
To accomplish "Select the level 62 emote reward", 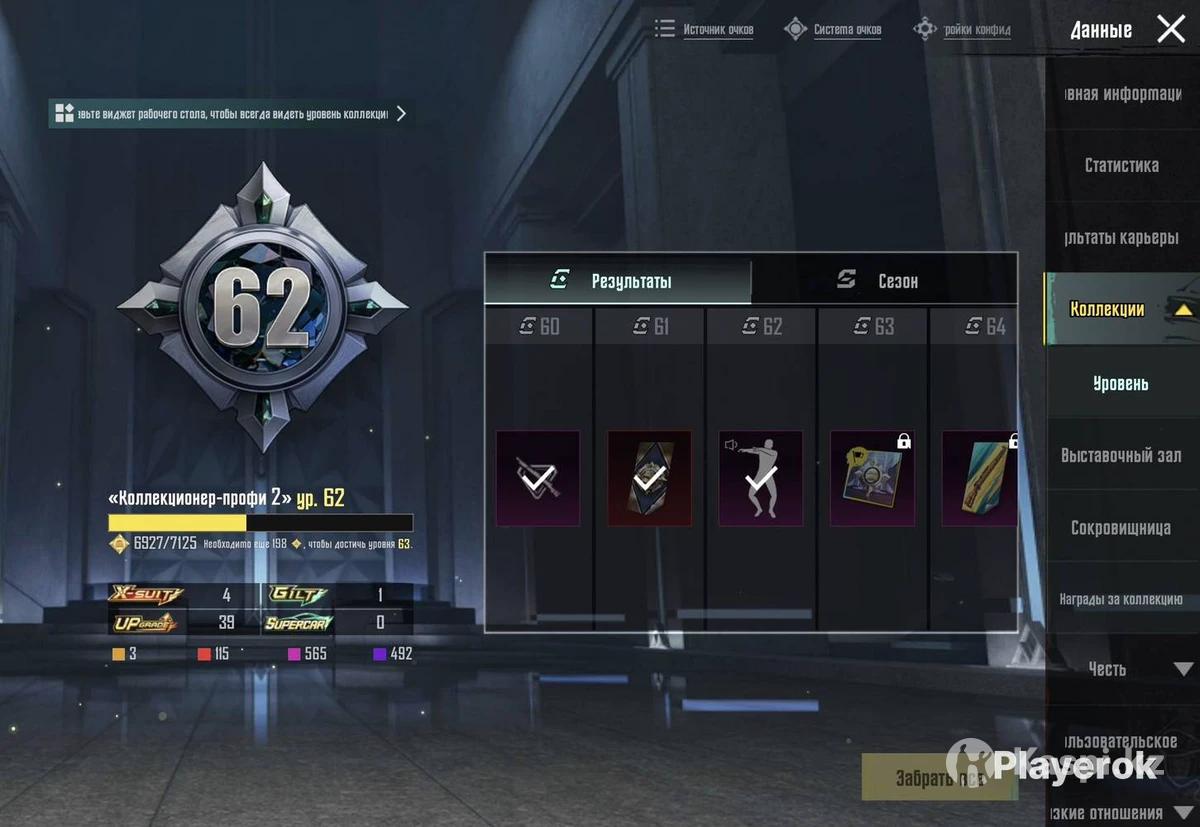I will 761,478.
